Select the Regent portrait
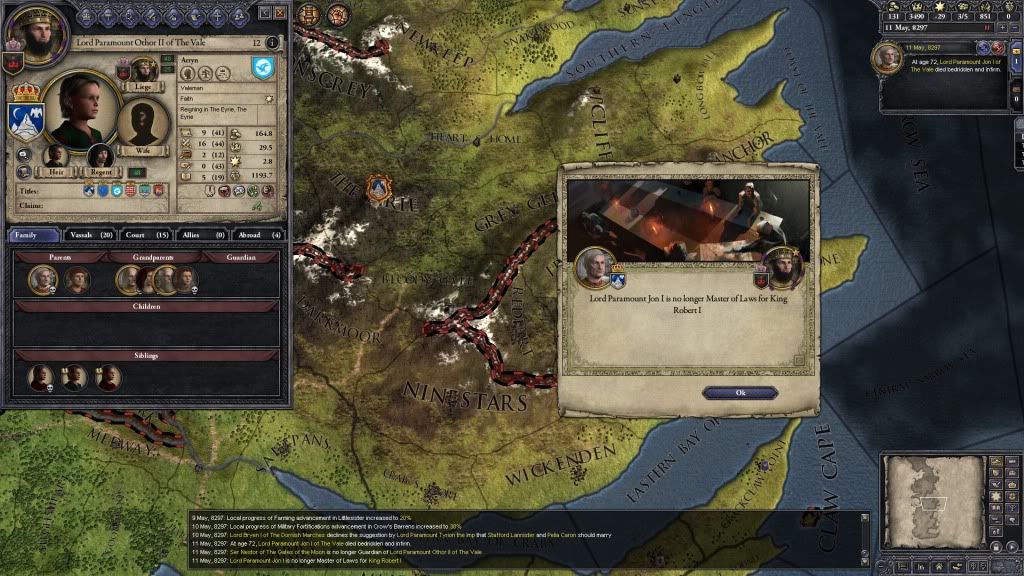1024x576 pixels. click(101, 155)
